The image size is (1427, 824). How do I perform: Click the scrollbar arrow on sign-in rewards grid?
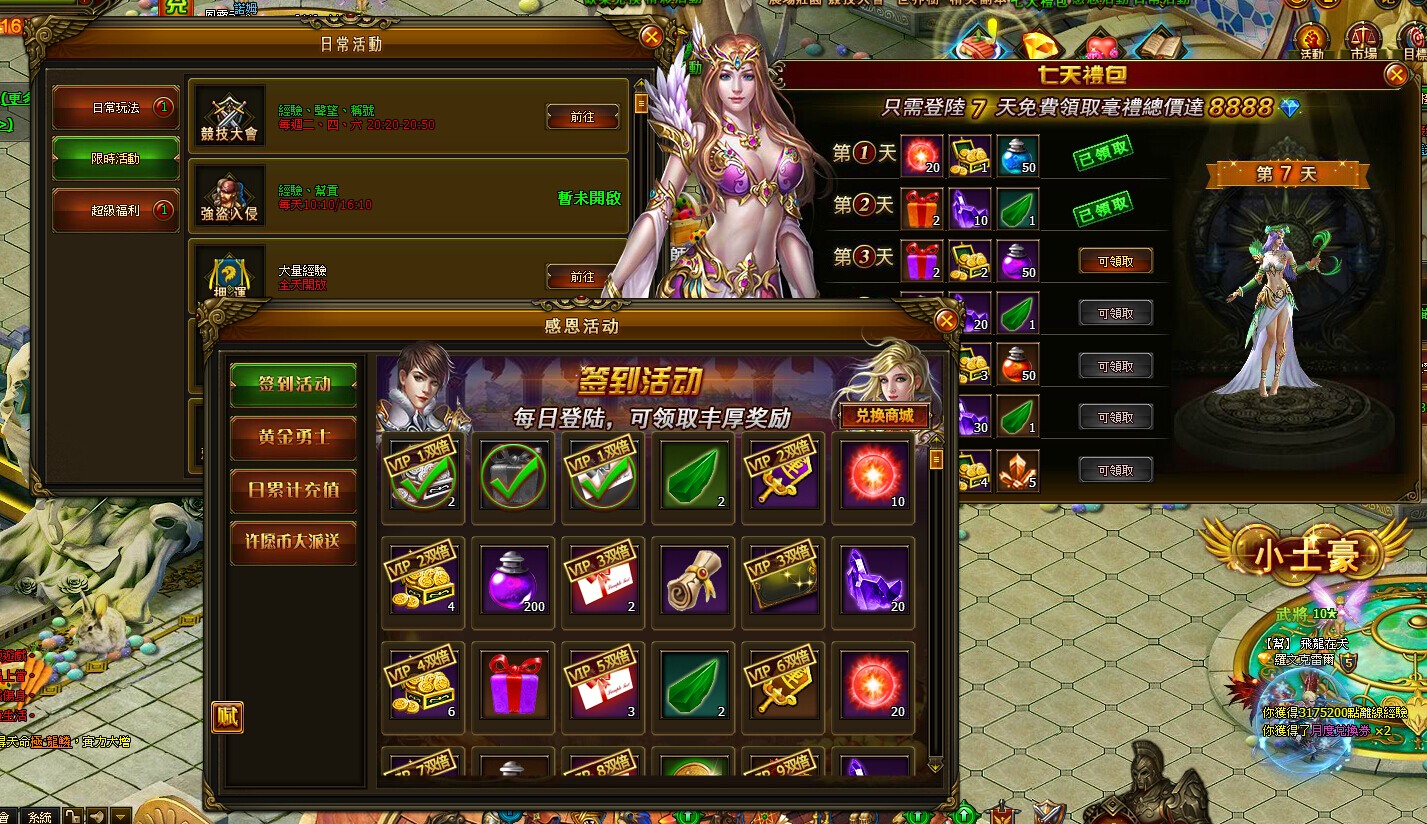tap(936, 442)
